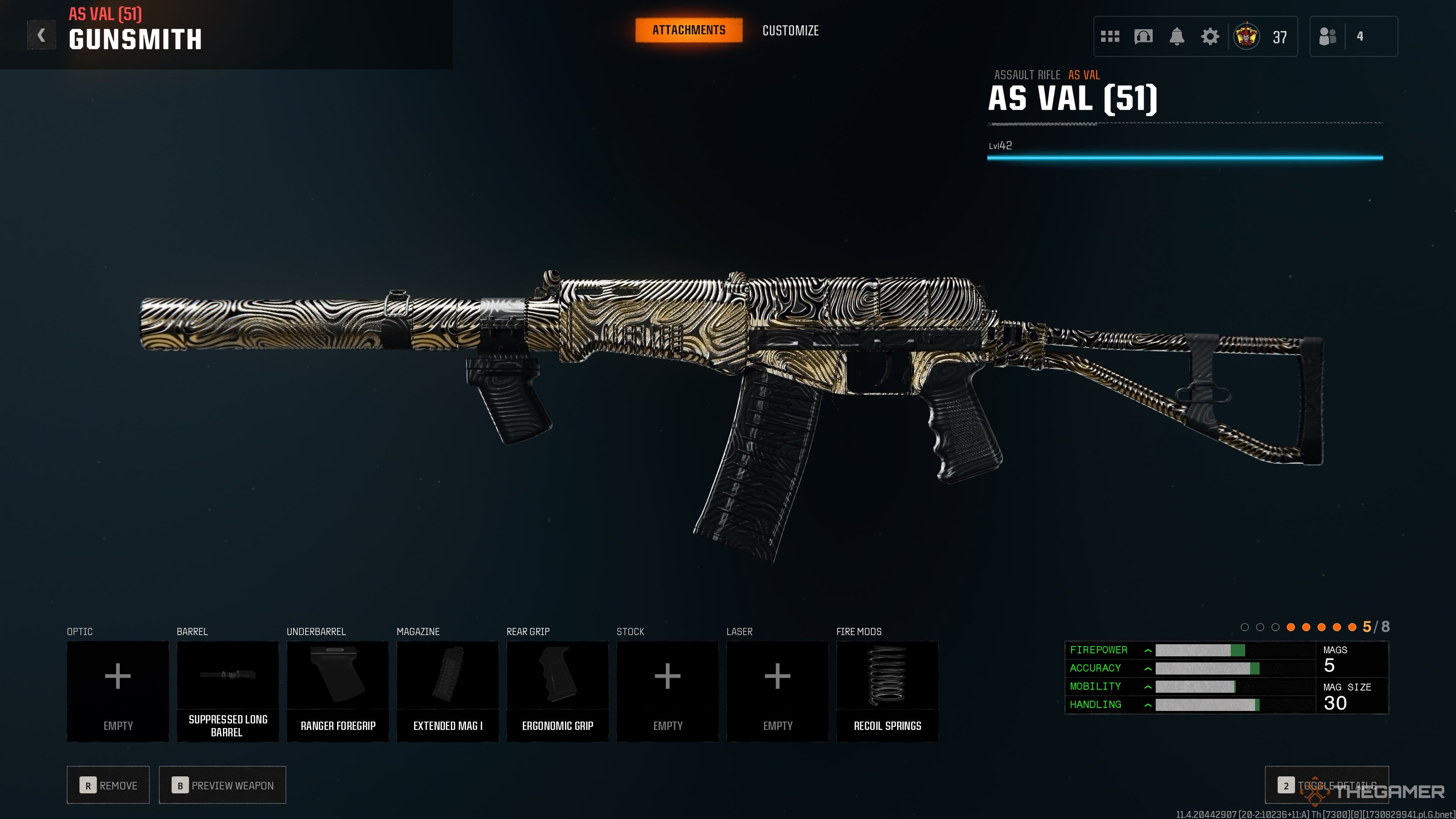Viewport: 1456px width, 819px height.
Task: Switch to the Customize tab
Action: tap(790, 30)
